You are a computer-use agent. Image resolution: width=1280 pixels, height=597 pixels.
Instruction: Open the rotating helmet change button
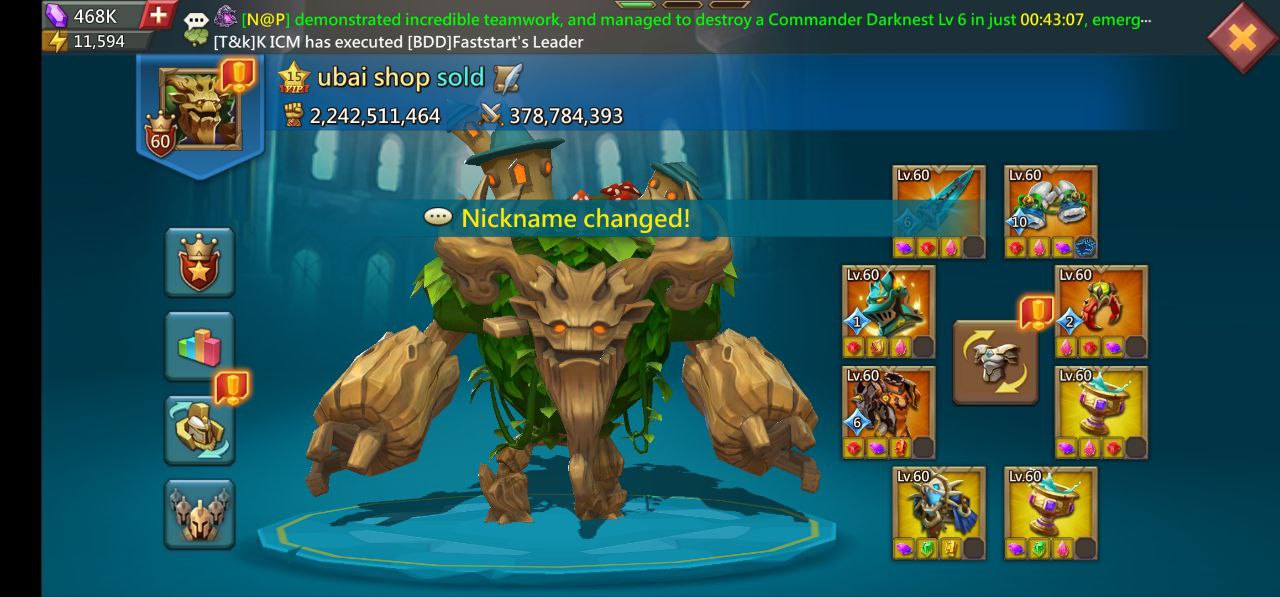[200, 430]
